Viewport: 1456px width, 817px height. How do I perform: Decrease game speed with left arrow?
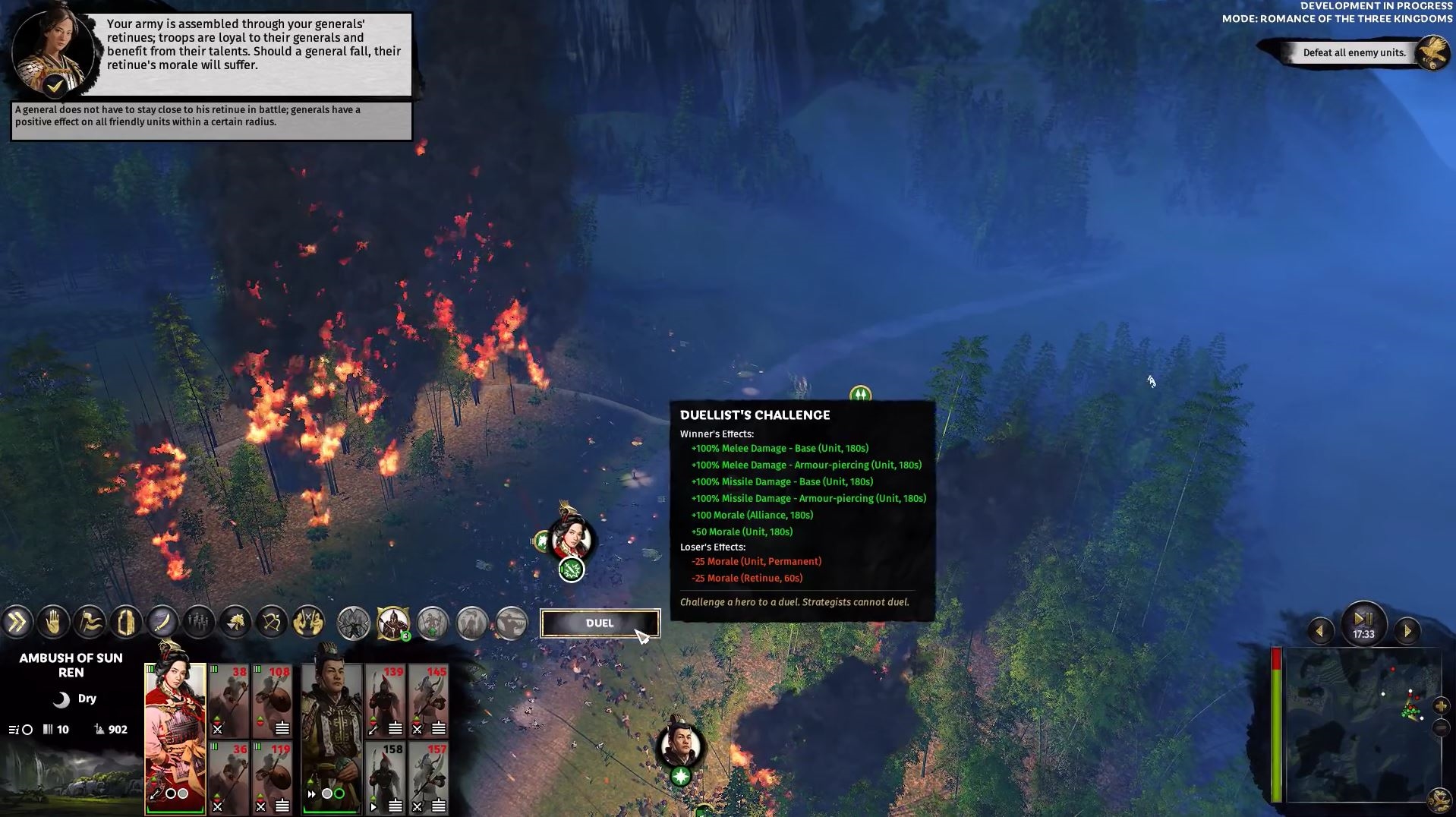[x=1320, y=631]
